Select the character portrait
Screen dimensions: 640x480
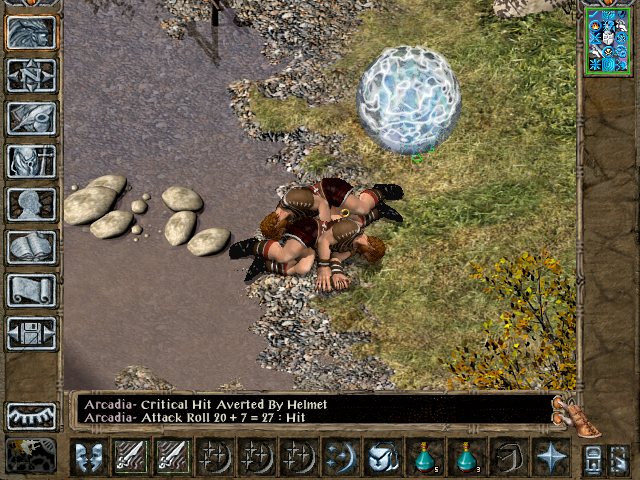(x=606, y=40)
